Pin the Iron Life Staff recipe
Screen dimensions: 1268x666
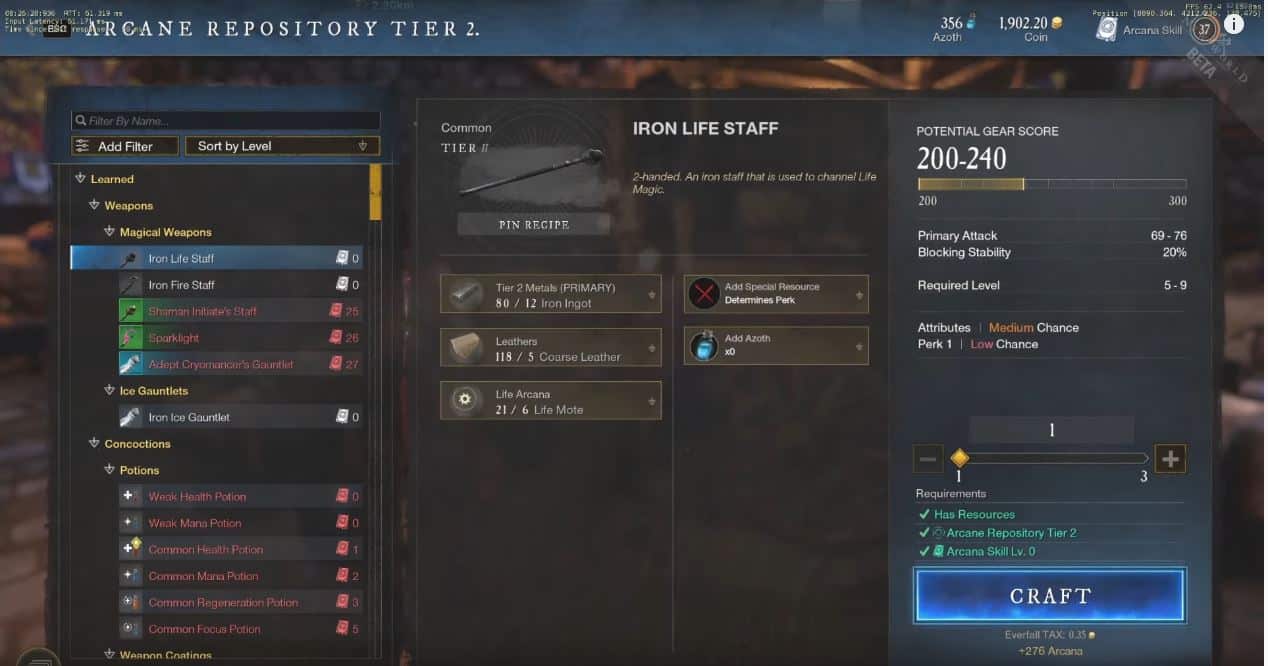pos(533,225)
